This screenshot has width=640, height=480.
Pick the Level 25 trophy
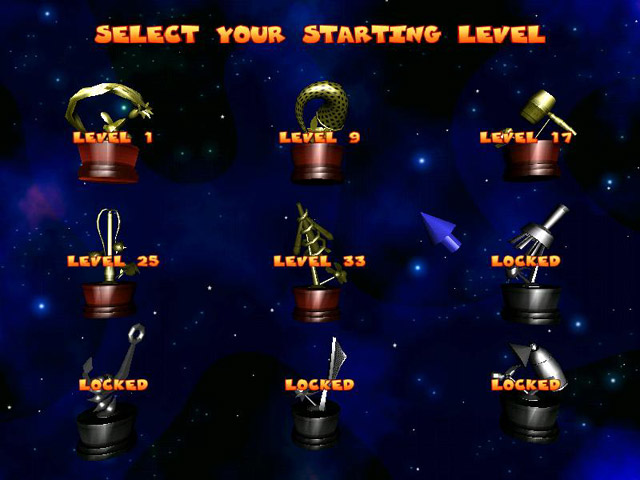coord(112,262)
